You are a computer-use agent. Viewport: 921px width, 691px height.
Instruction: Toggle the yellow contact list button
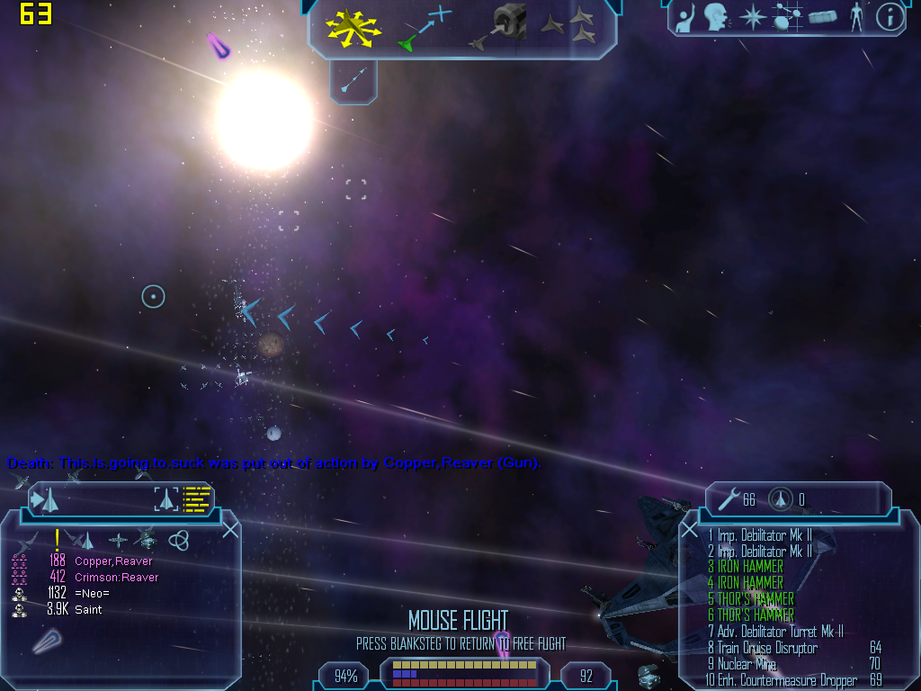click(198, 499)
